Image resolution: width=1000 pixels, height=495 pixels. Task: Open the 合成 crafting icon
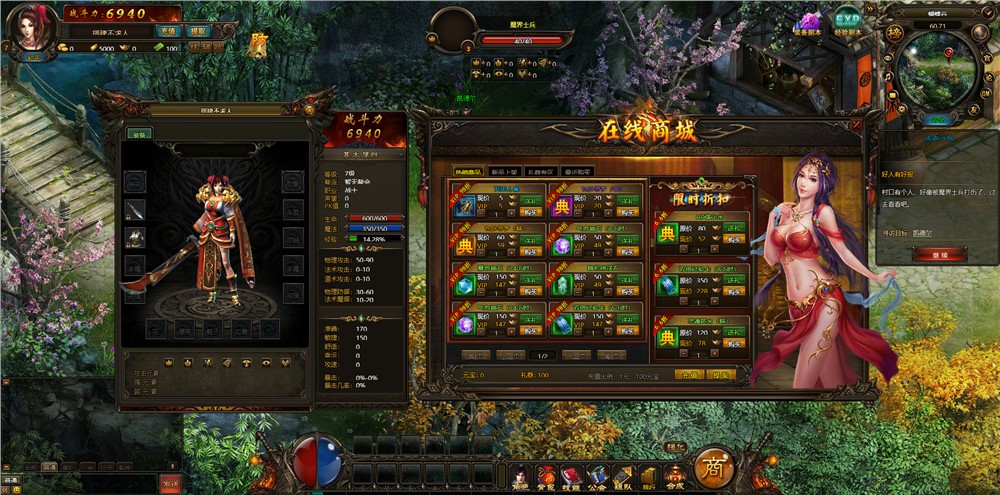pos(676,476)
